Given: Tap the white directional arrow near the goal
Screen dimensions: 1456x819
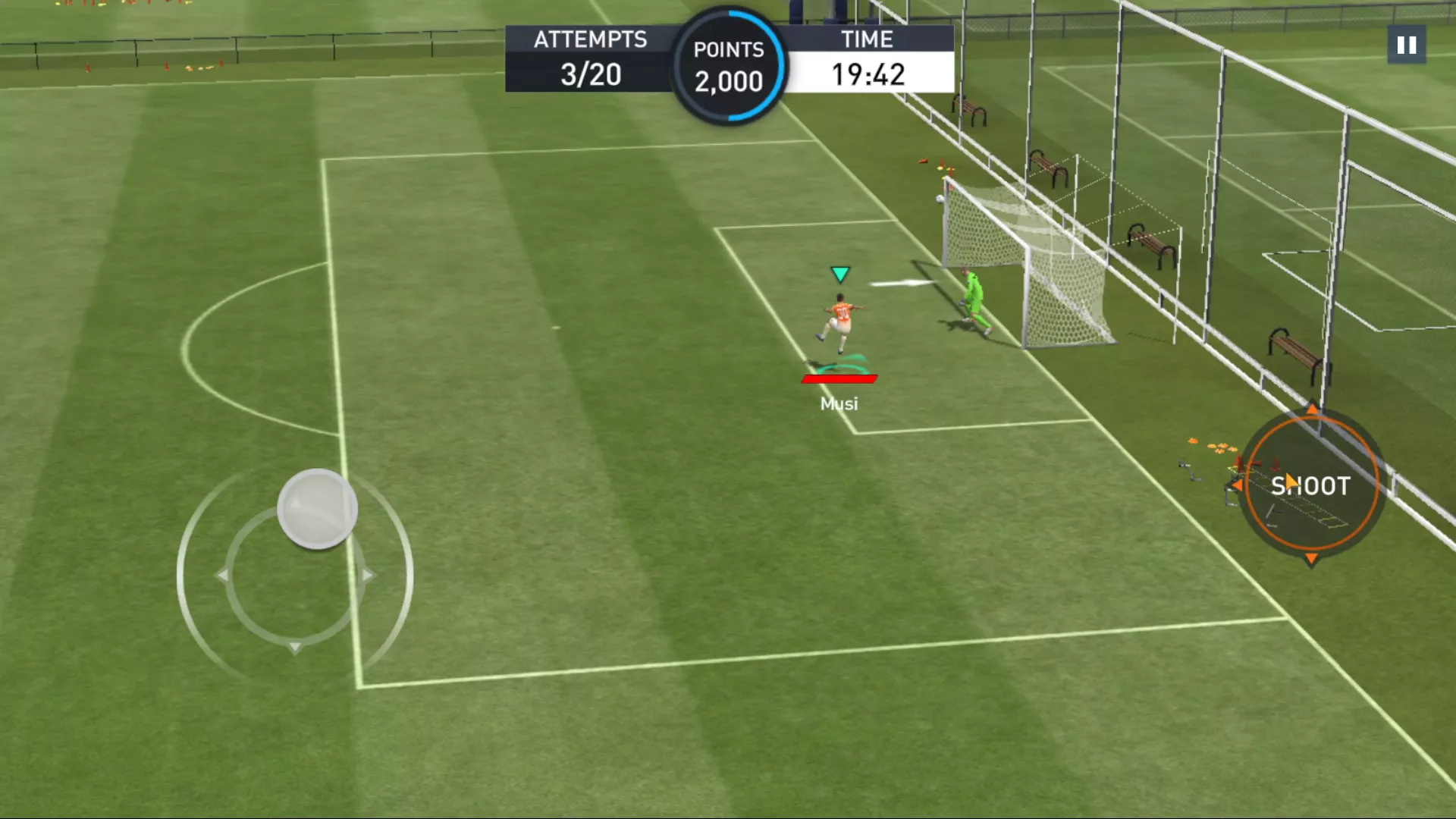Looking at the screenshot, I should 902,282.
